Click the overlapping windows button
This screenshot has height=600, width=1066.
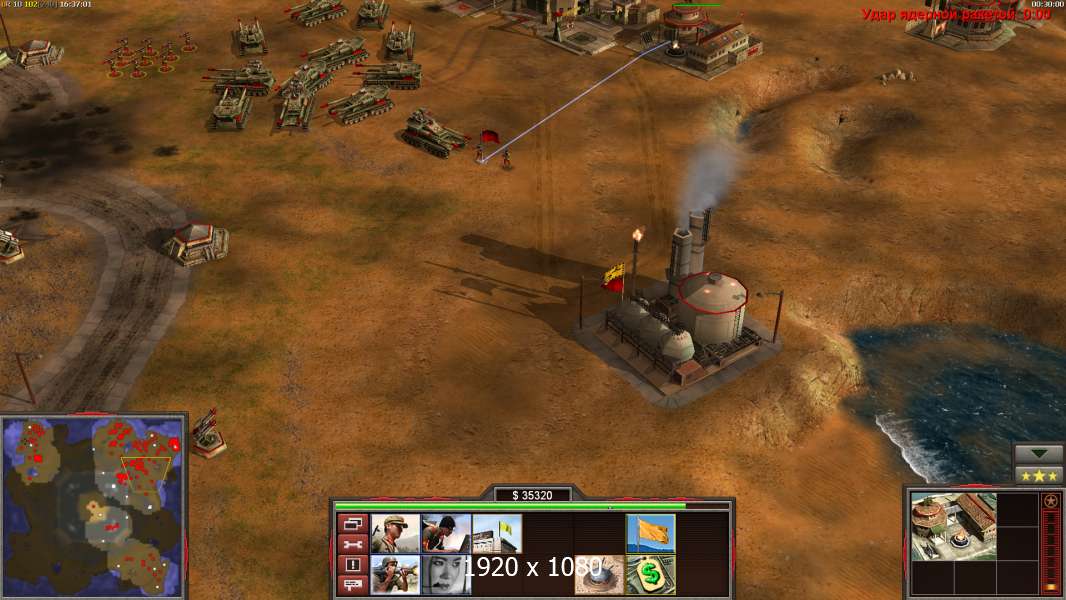(352, 523)
